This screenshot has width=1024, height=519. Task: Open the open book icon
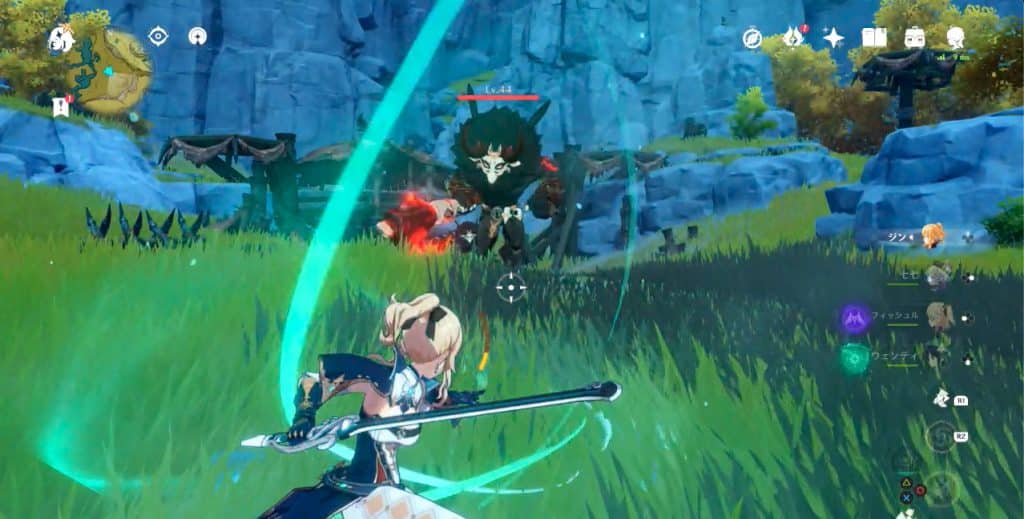point(874,38)
